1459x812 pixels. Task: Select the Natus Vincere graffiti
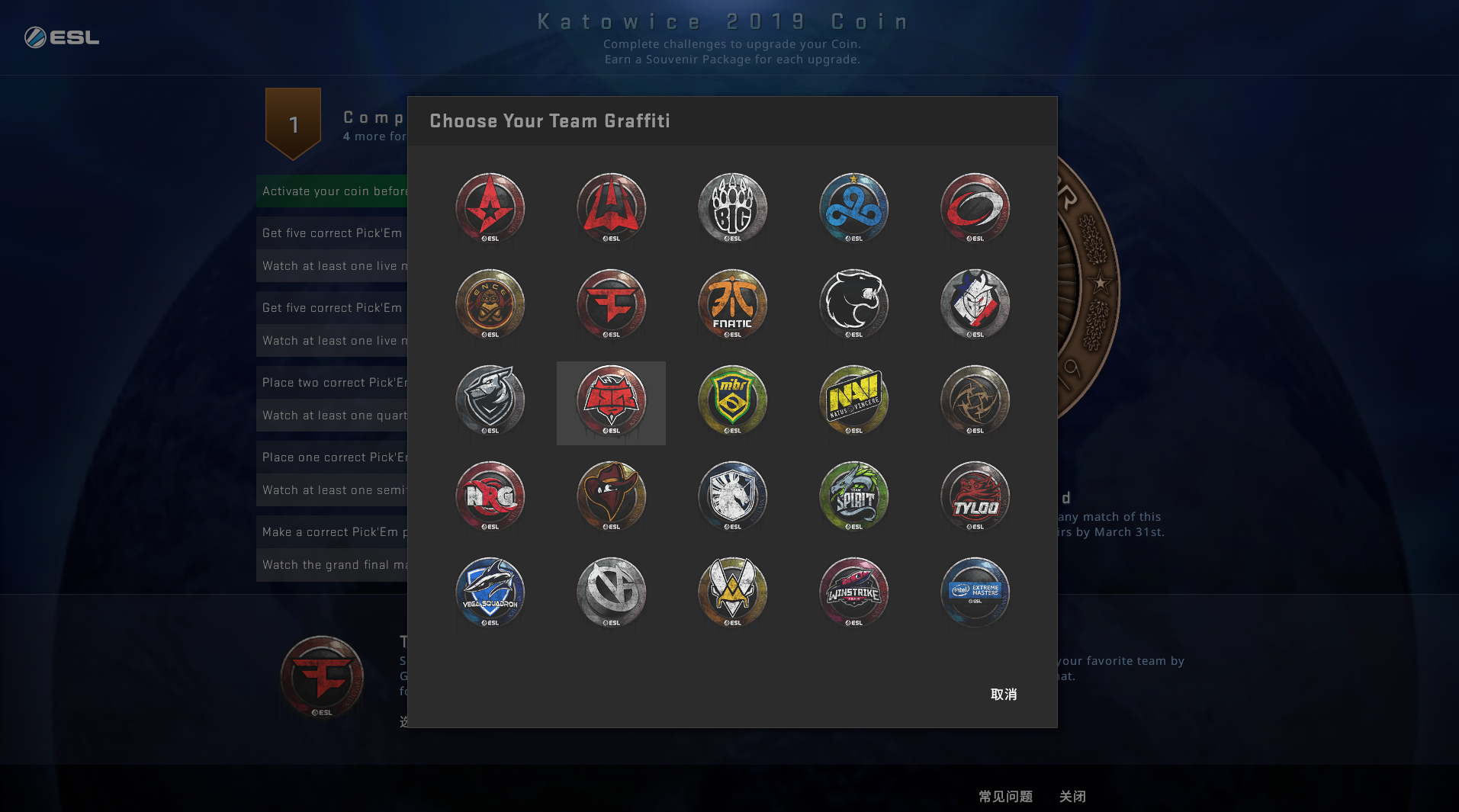point(853,401)
